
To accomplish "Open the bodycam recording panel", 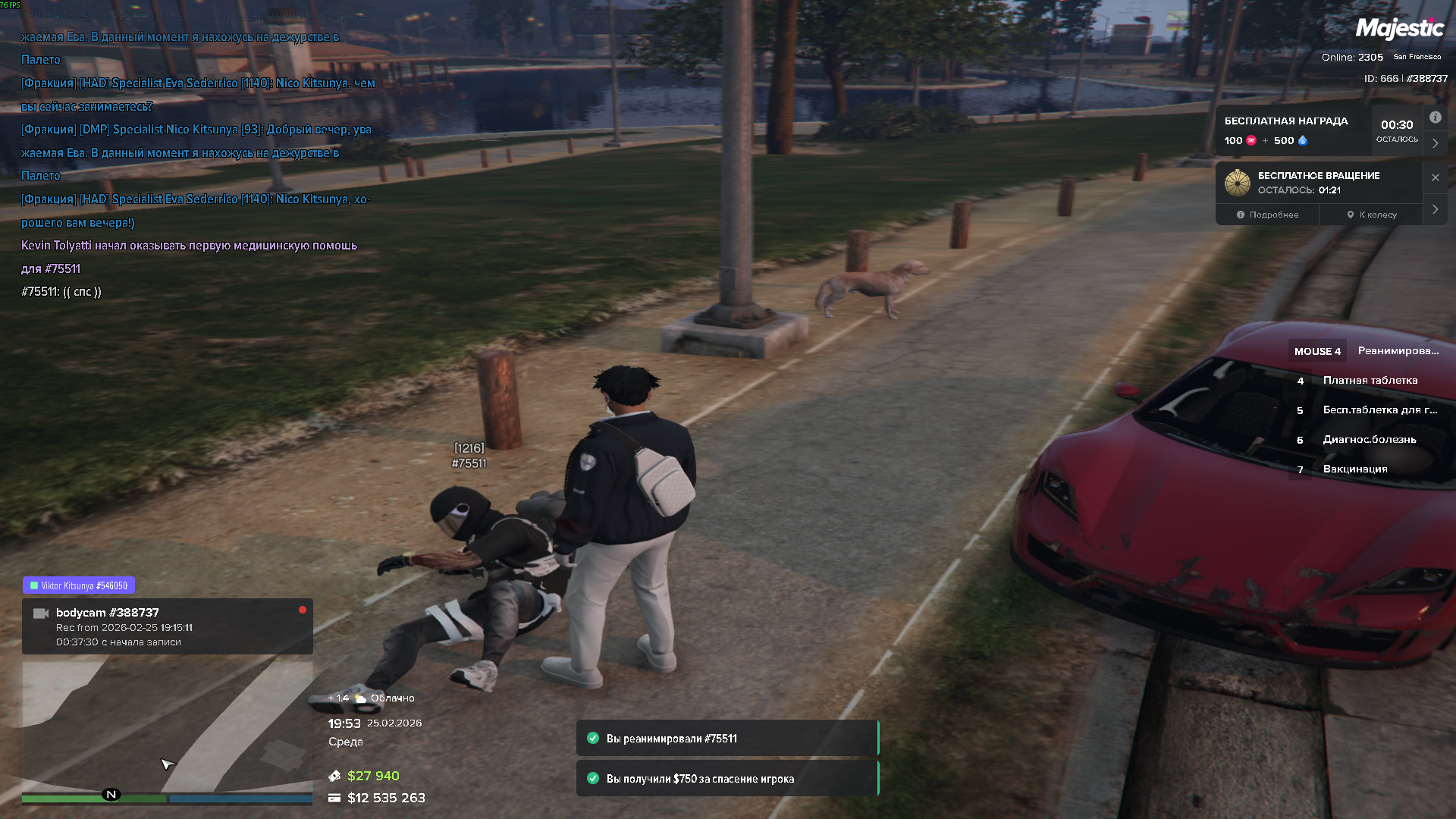I will (x=167, y=626).
